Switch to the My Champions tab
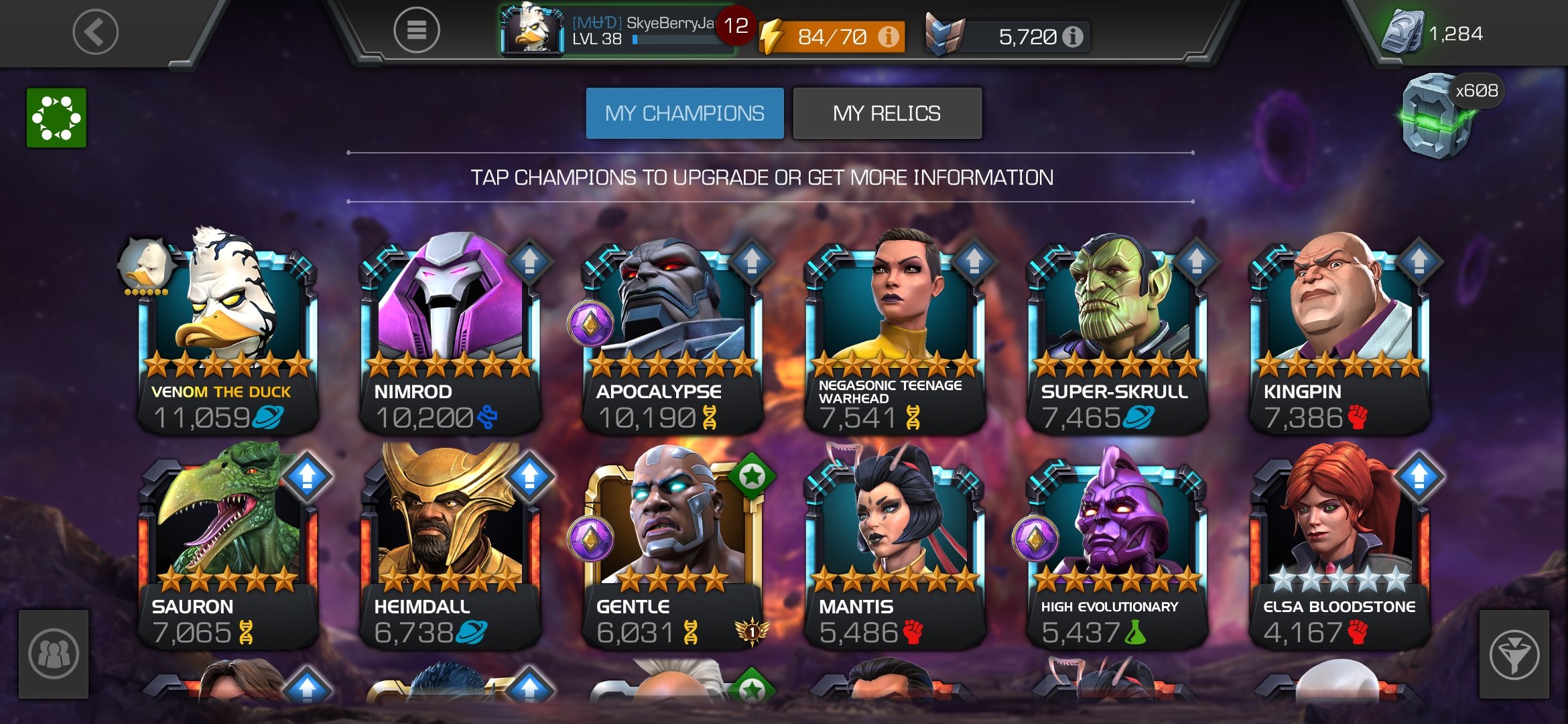1568x724 pixels. pyautogui.click(x=684, y=113)
